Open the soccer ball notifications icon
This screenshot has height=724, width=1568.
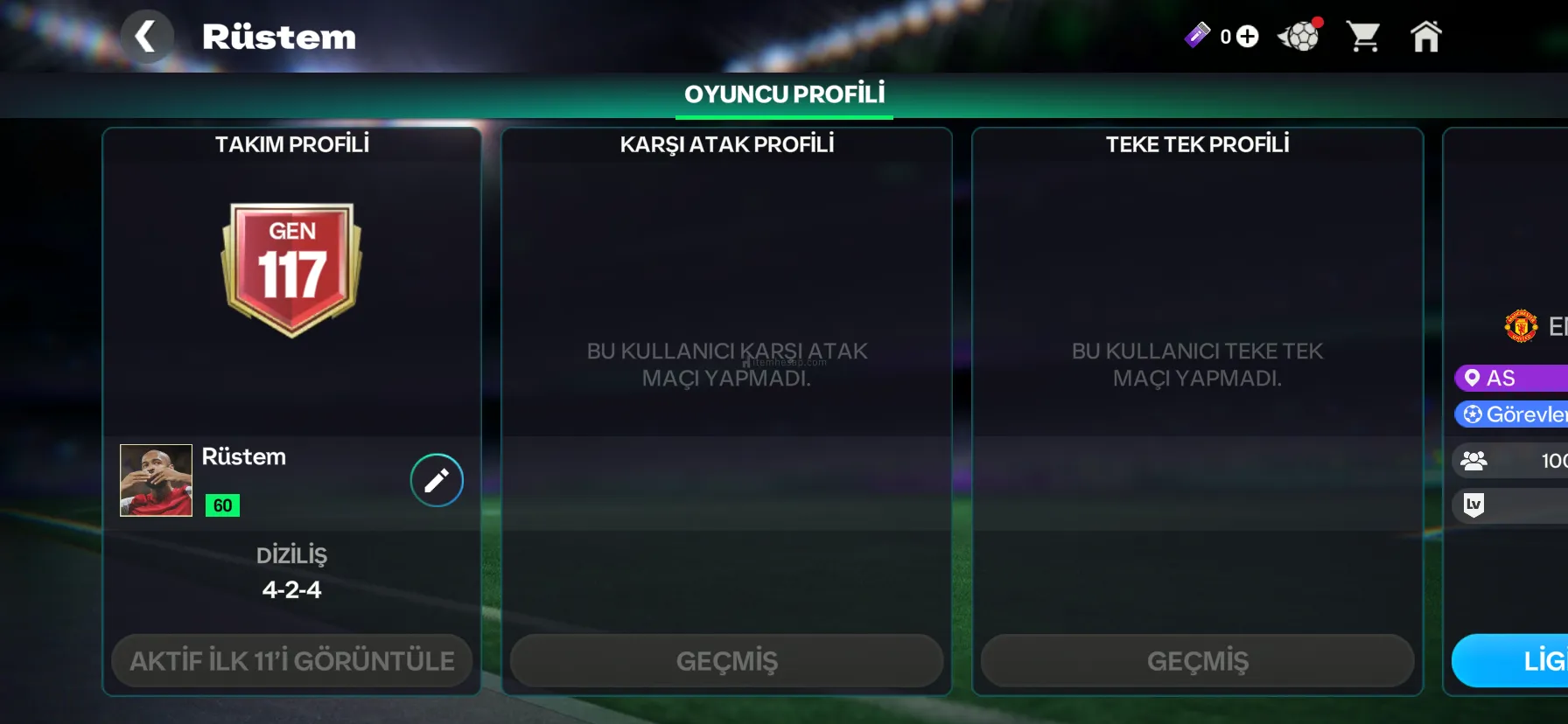1300,37
